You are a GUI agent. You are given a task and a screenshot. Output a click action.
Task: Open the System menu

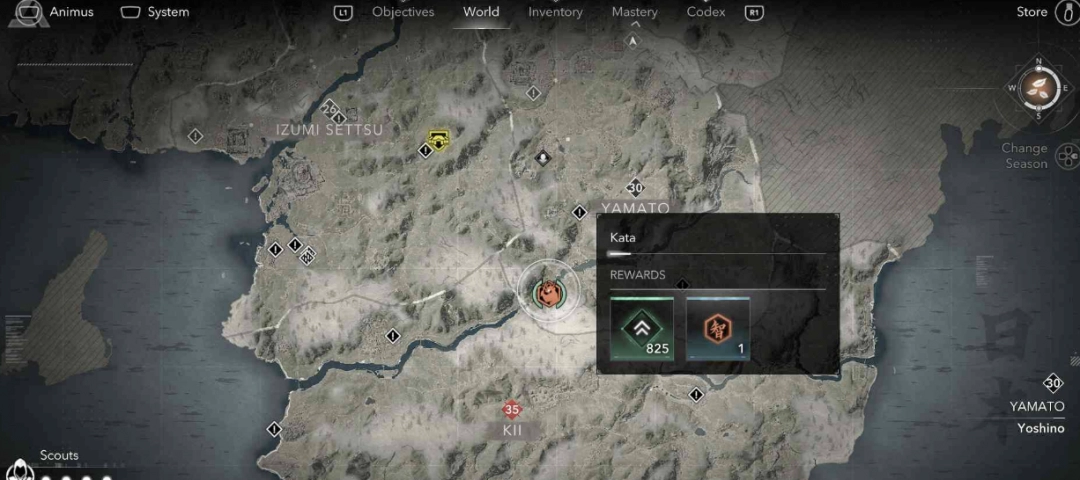(155, 12)
